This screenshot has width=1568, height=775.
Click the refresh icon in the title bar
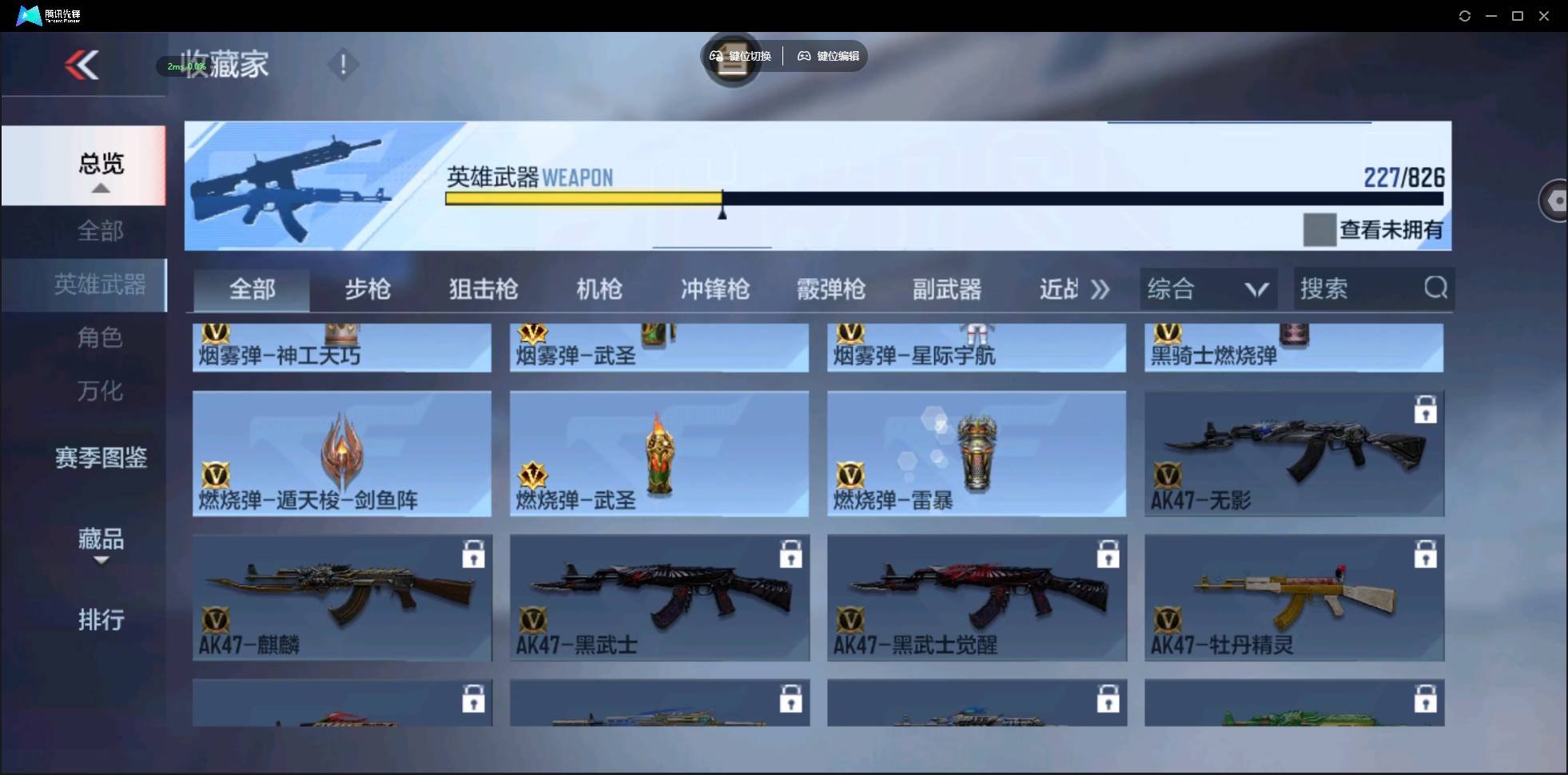pyautogui.click(x=1465, y=15)
